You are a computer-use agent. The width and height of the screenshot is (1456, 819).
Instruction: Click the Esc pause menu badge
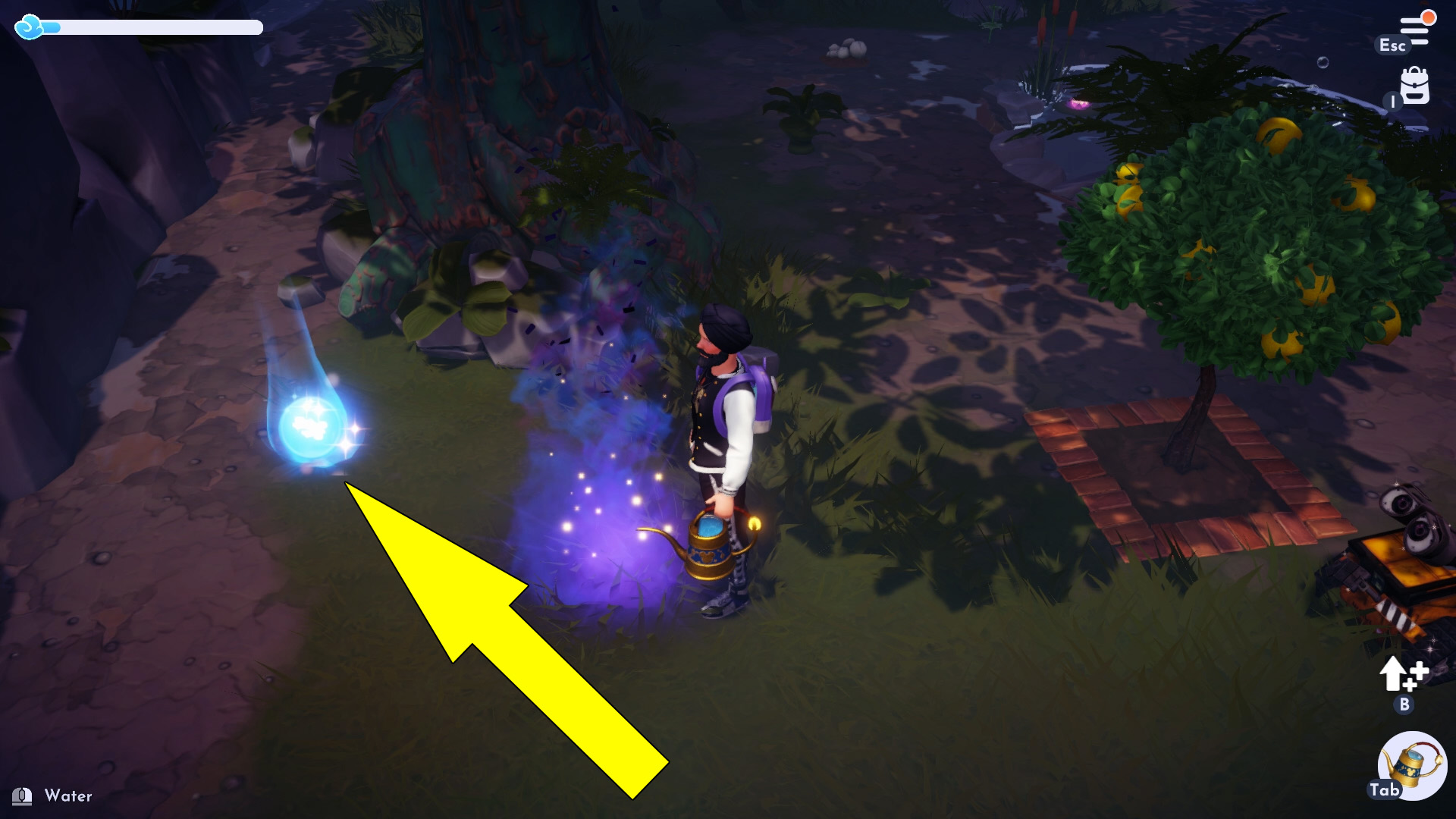coord(1393,45)
